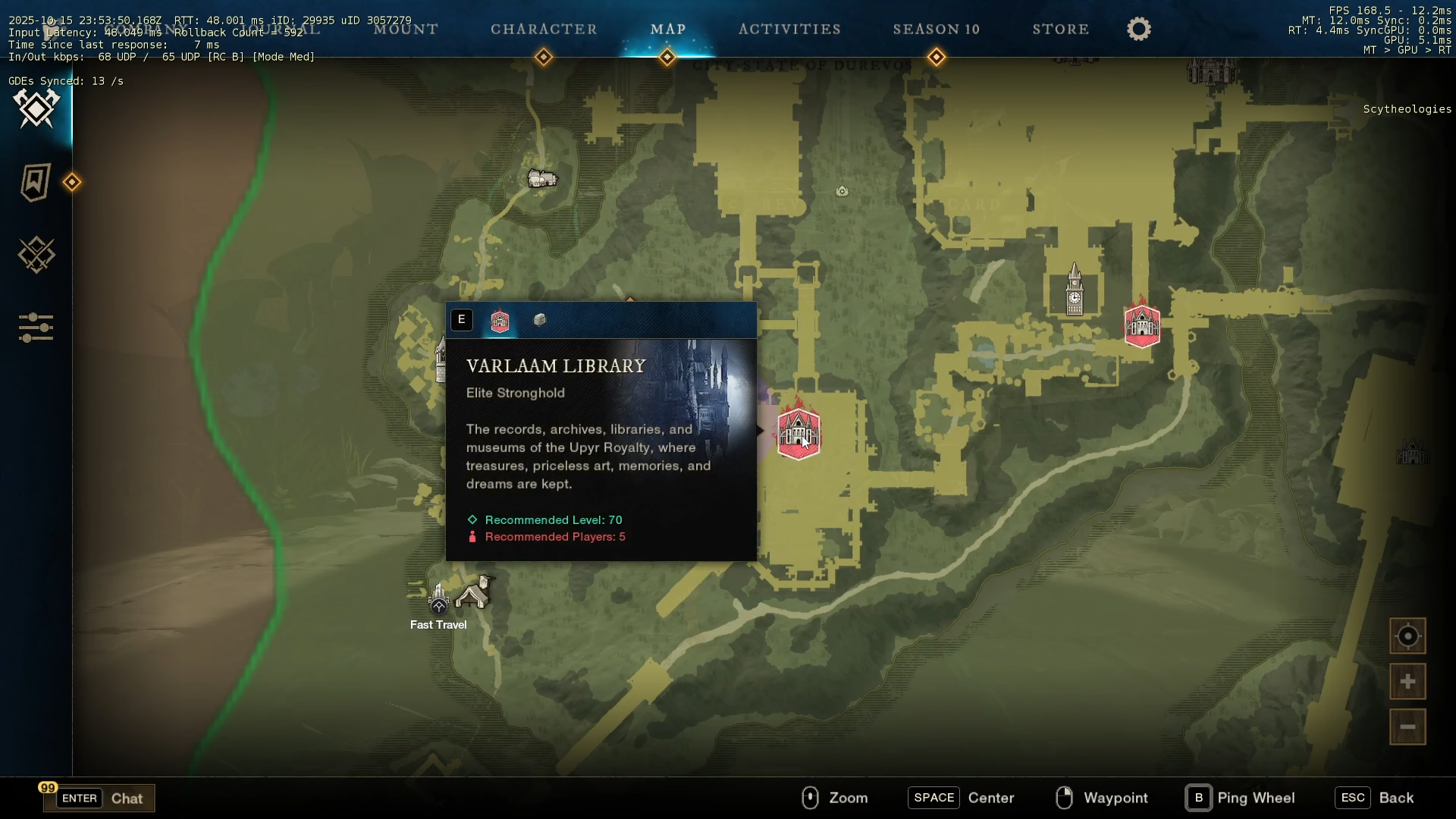Recenter map with the crosshair button
Viewport: 1456px width, 819px height.
[x=1407, y=636]
